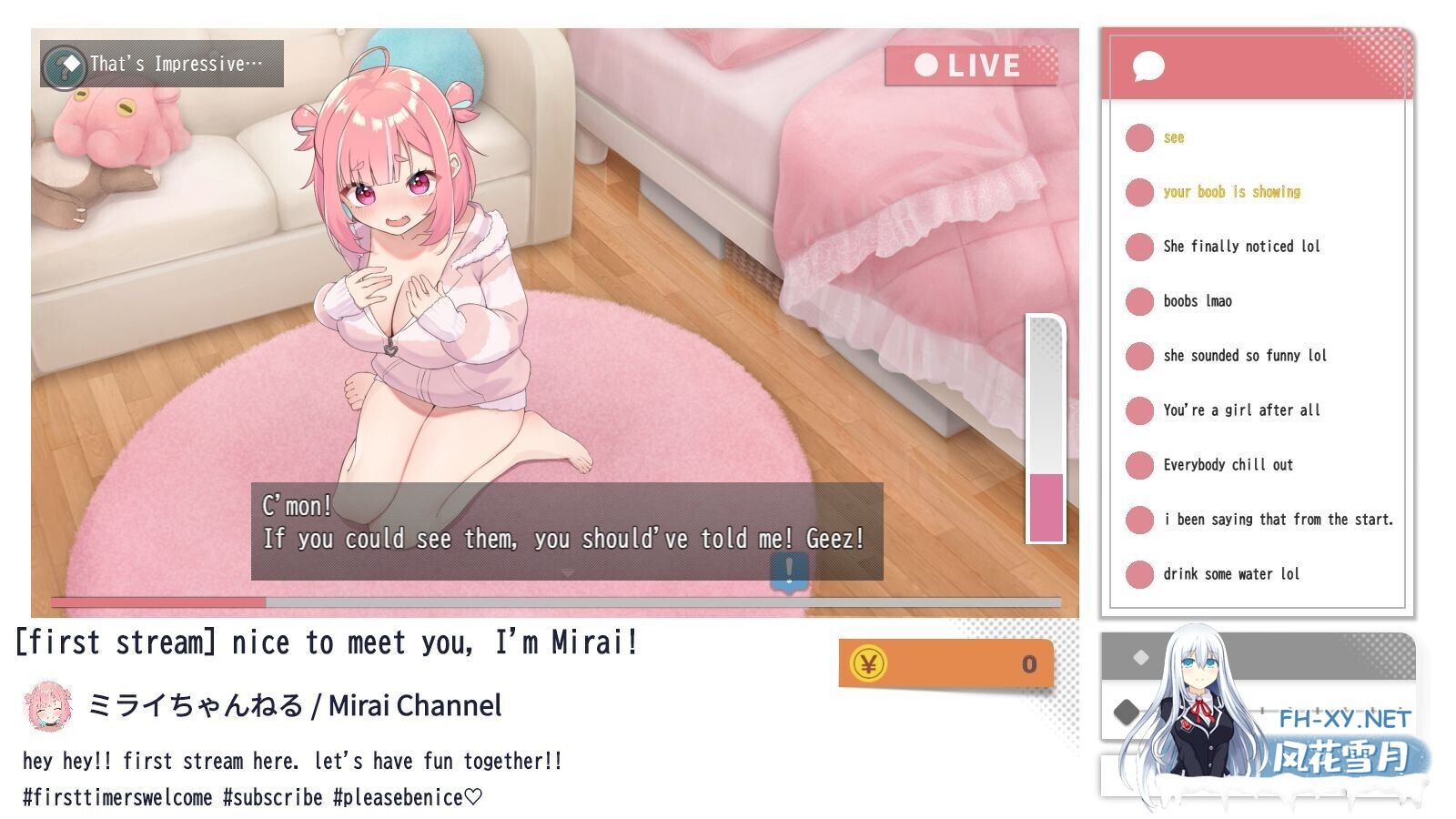Click the avatar beside "drink some water lol"
This screenshot has height=819, width=1456.
click(x=1140, y=574)
